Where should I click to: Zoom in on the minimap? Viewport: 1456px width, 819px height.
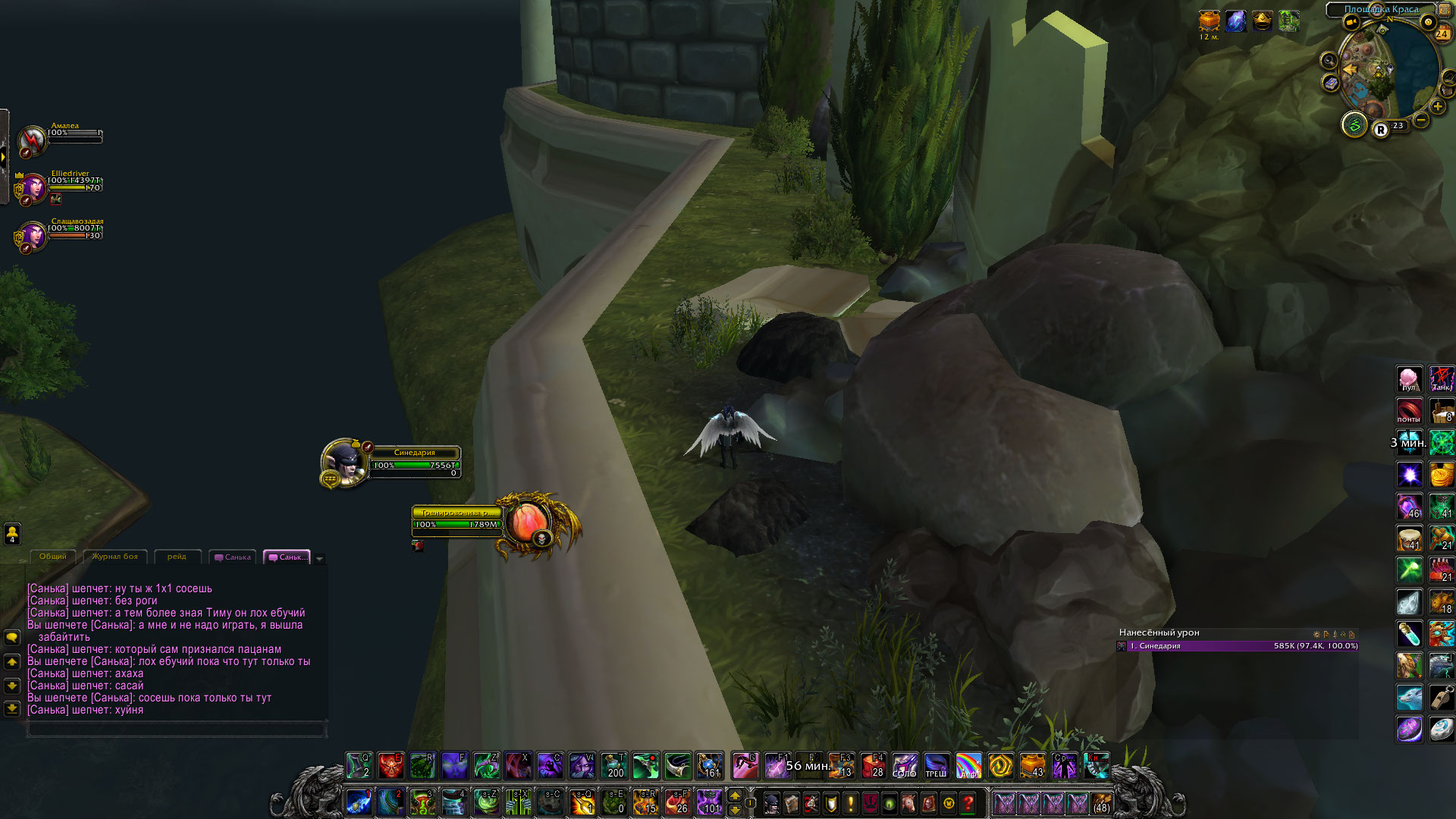[1438, 107]
